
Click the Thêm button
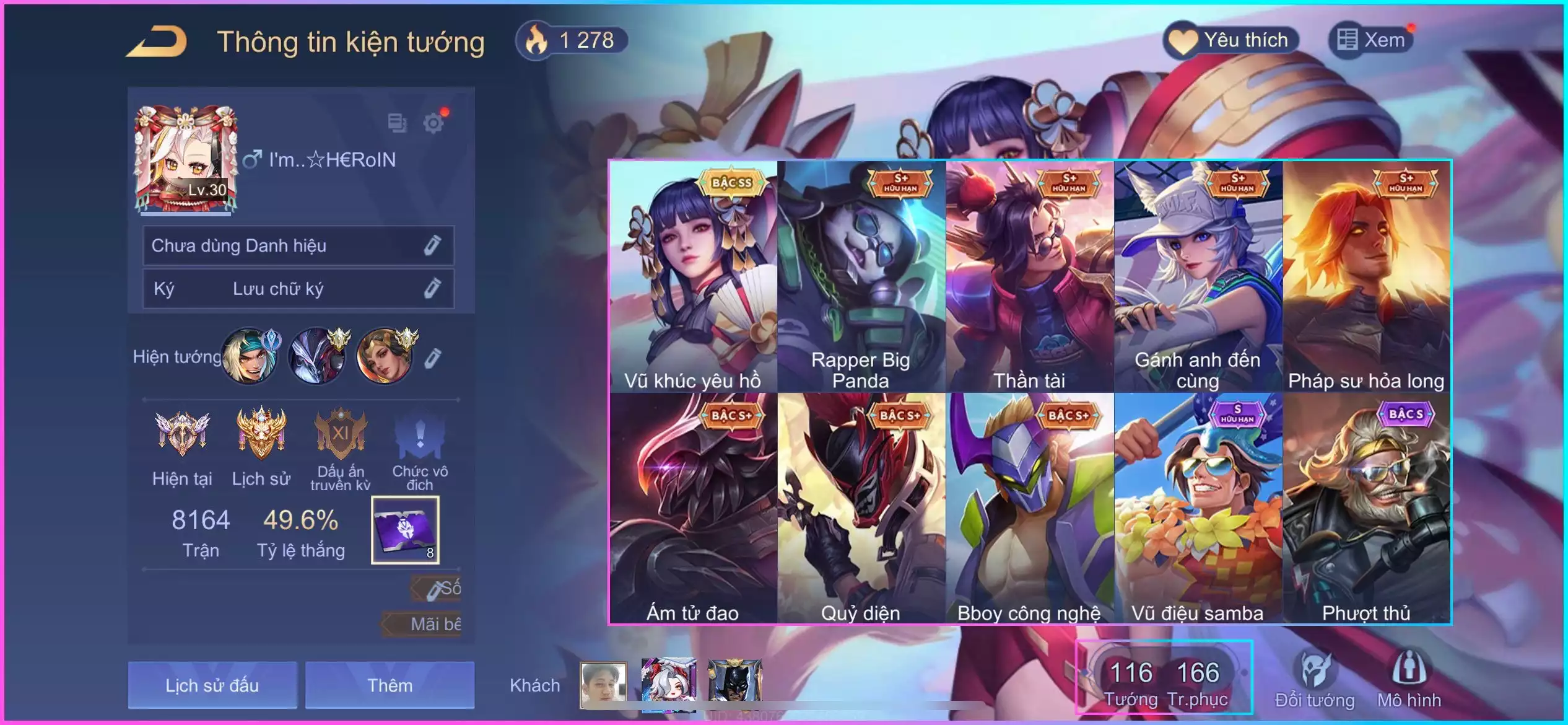(390, 685)
